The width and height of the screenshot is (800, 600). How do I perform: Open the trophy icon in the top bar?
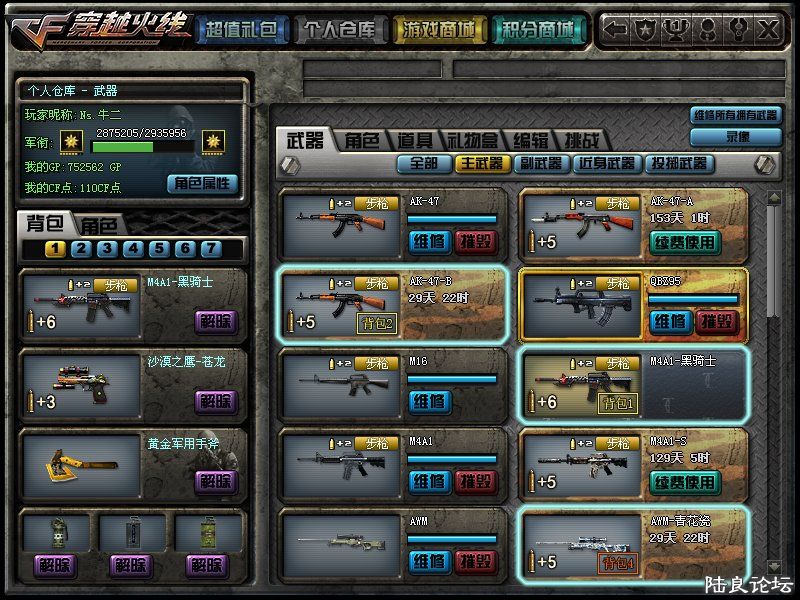point(676,29)
